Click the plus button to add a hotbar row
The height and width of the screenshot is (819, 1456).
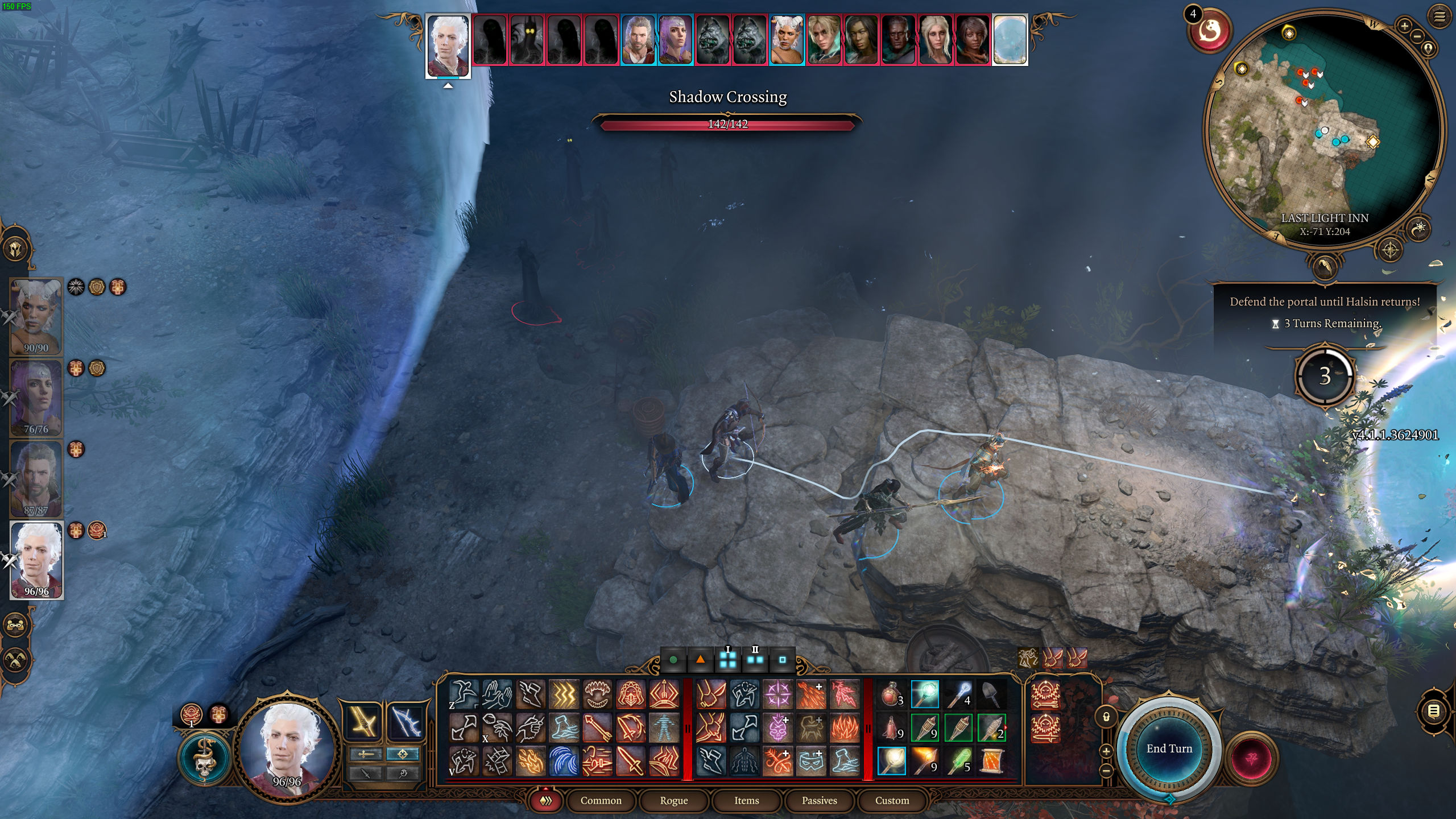point(1106,751)
